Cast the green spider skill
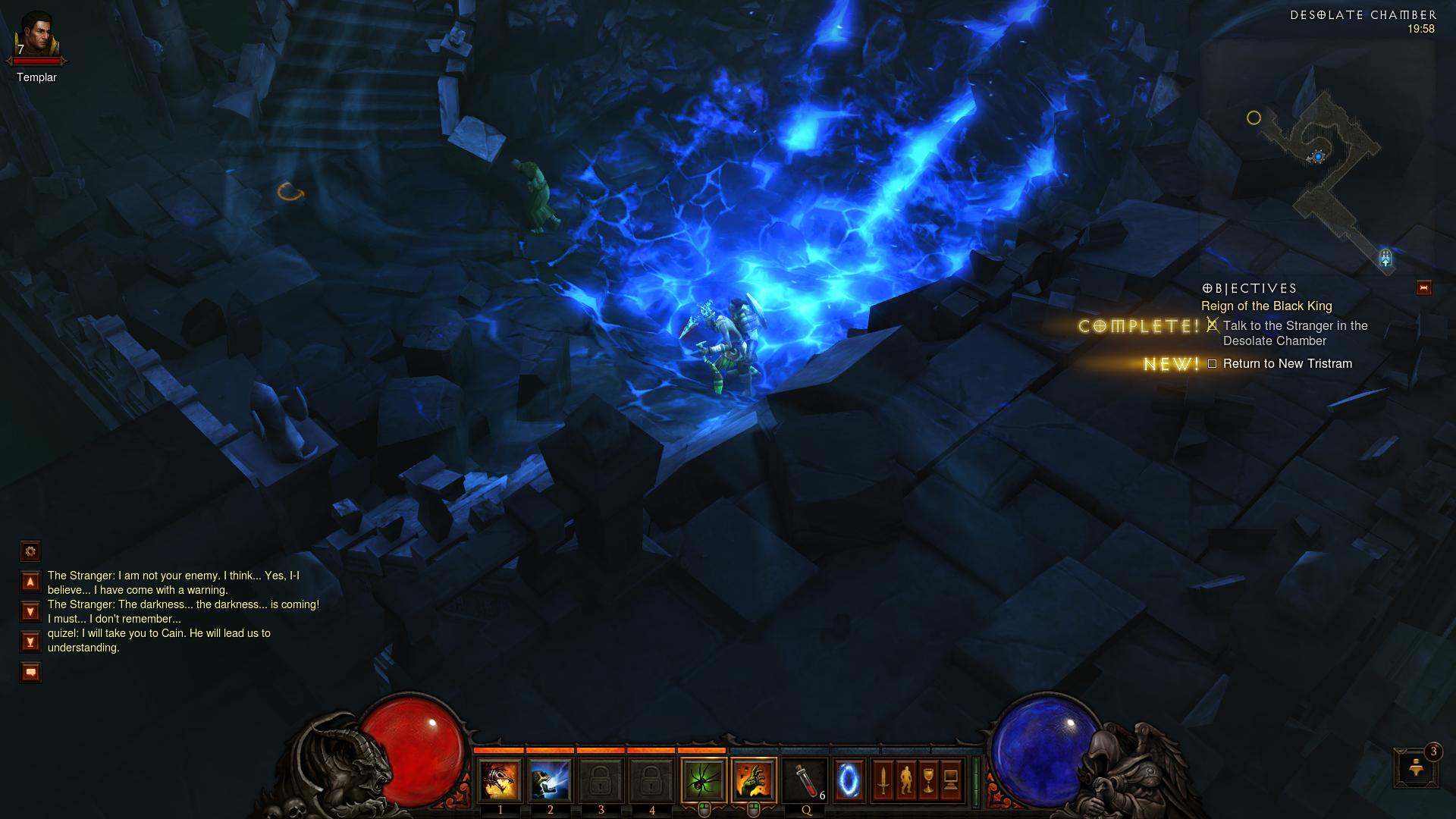Viewport: 1456px width, 819px height. (703, 780)
